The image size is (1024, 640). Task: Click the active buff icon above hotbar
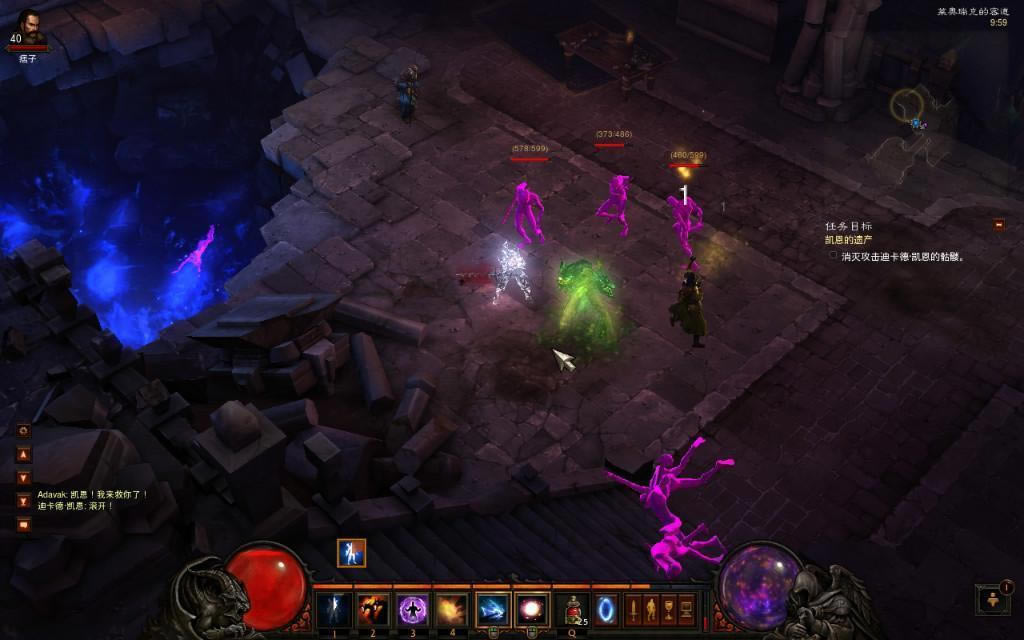coord(351,553)
